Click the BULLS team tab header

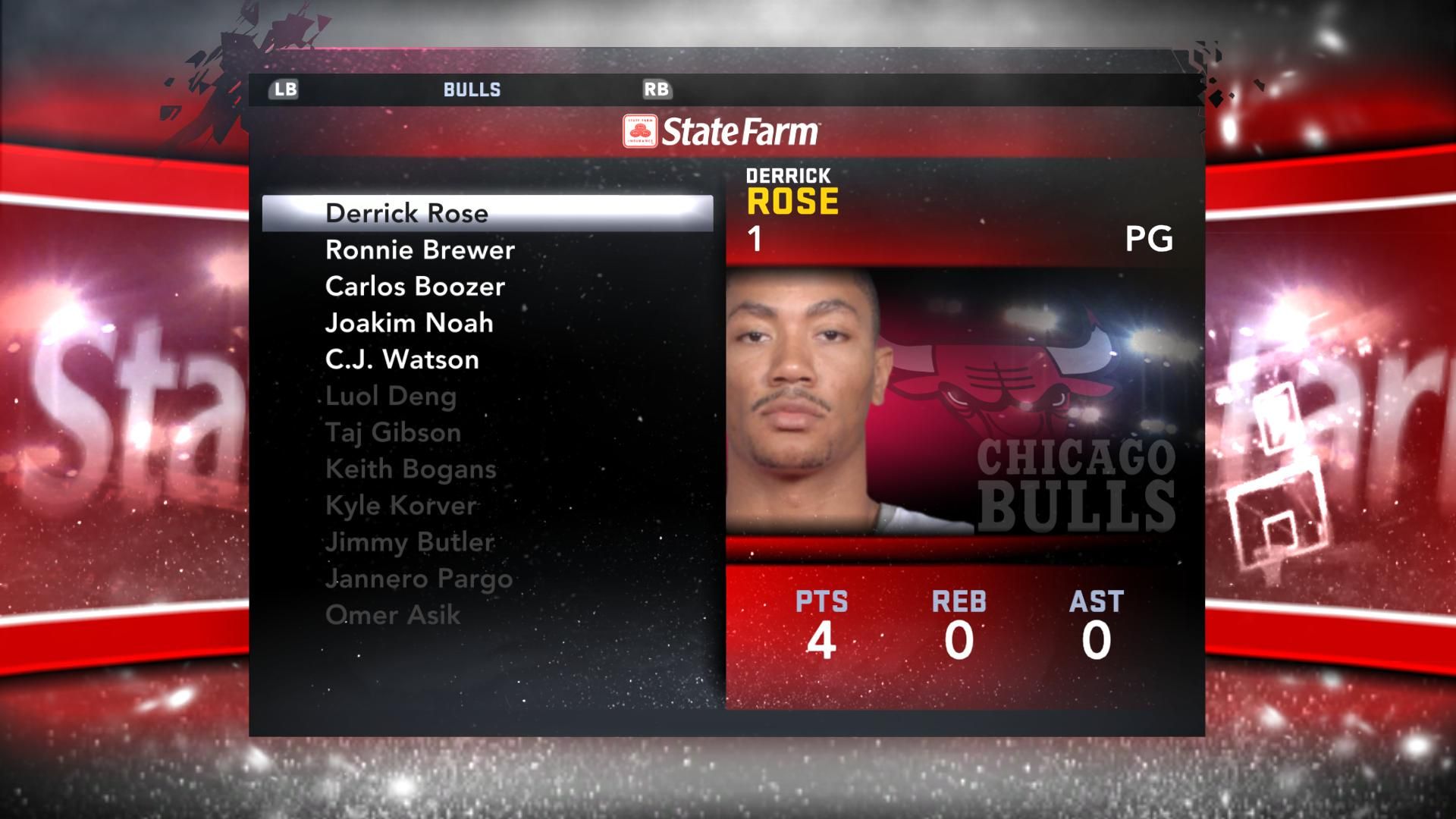tap(472, 89)
